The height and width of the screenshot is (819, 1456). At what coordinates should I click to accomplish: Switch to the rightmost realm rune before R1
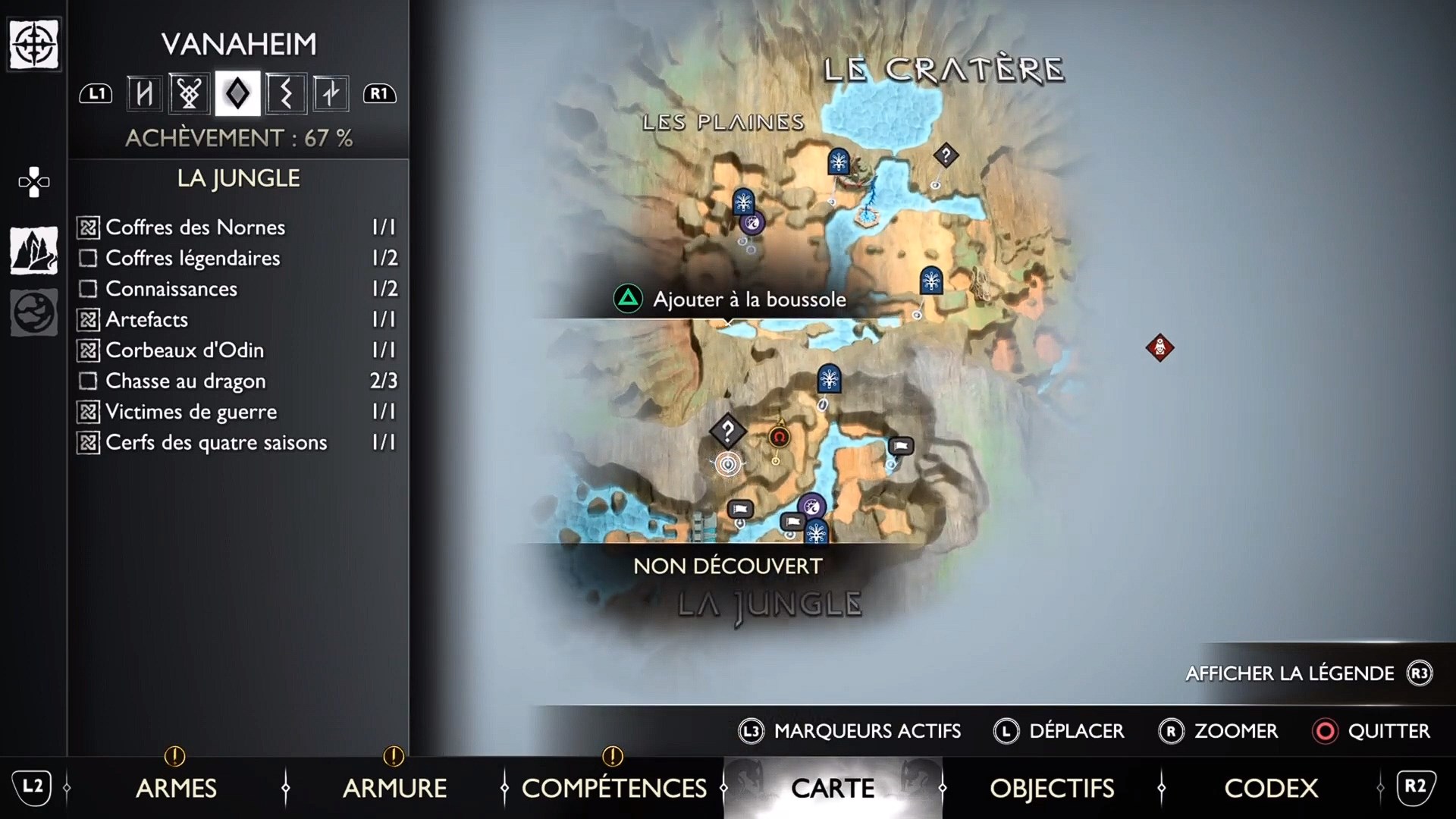tap(331, 93)
